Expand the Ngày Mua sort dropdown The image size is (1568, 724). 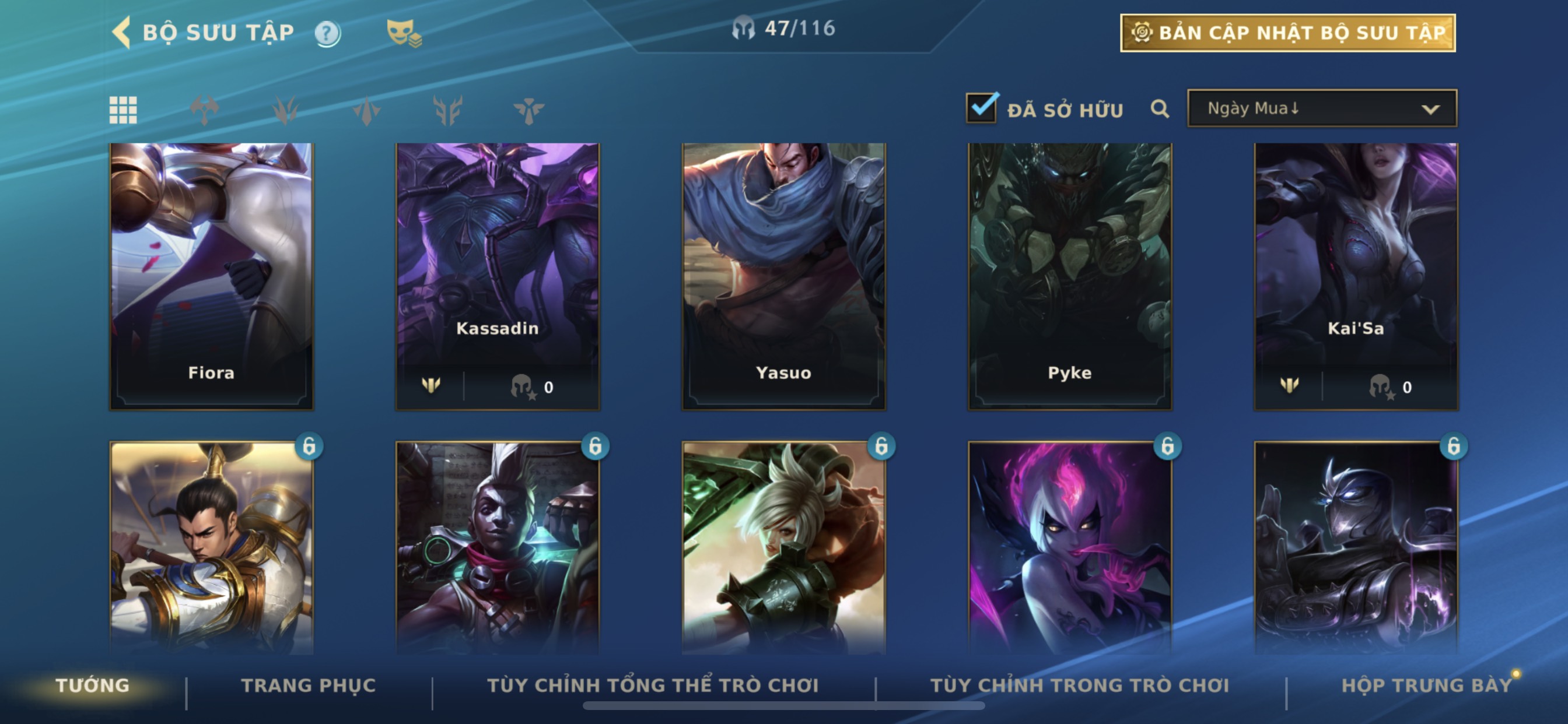click(x=1322, y=109)
